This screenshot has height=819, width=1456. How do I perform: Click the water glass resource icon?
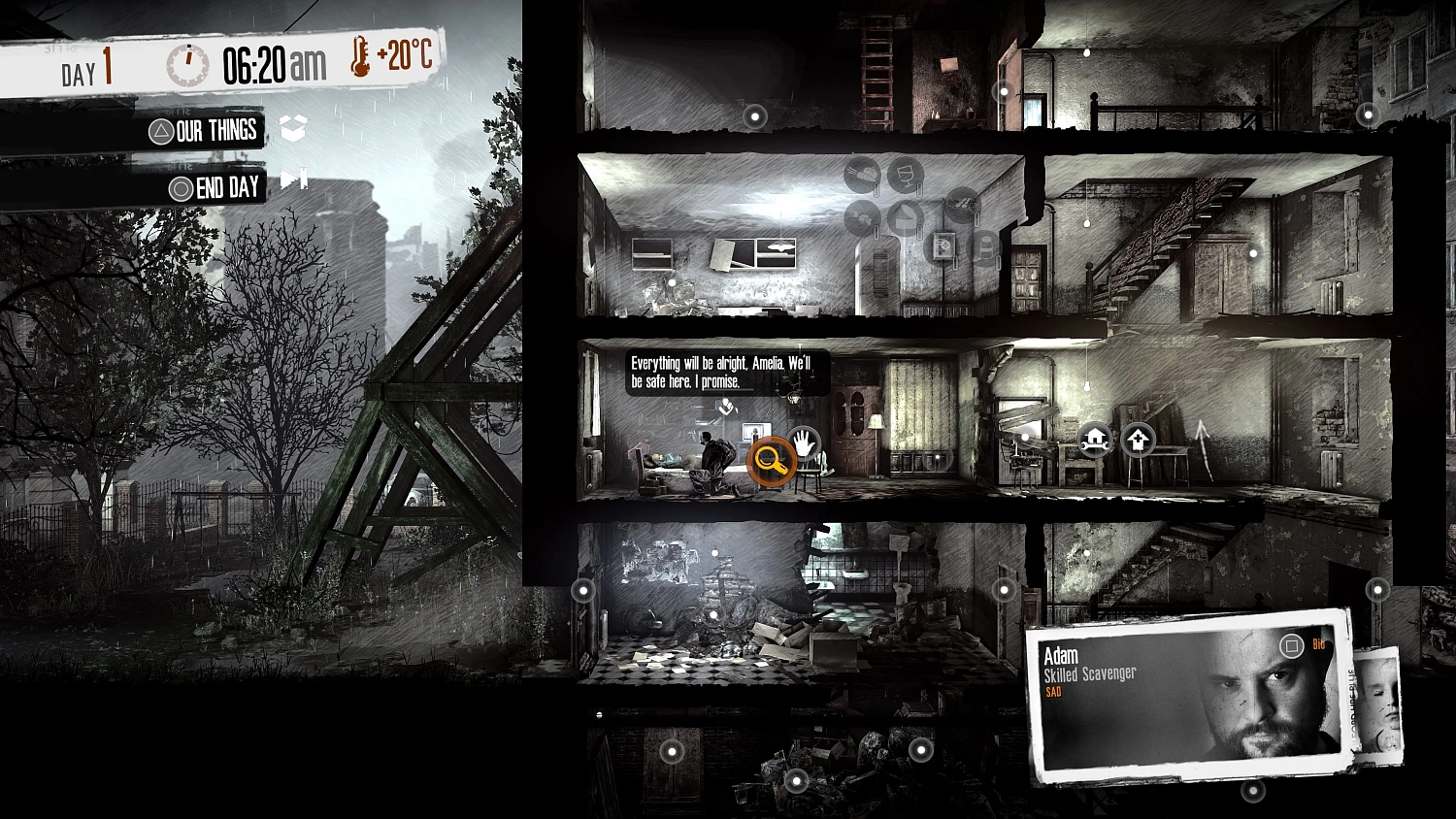[905, 177]
